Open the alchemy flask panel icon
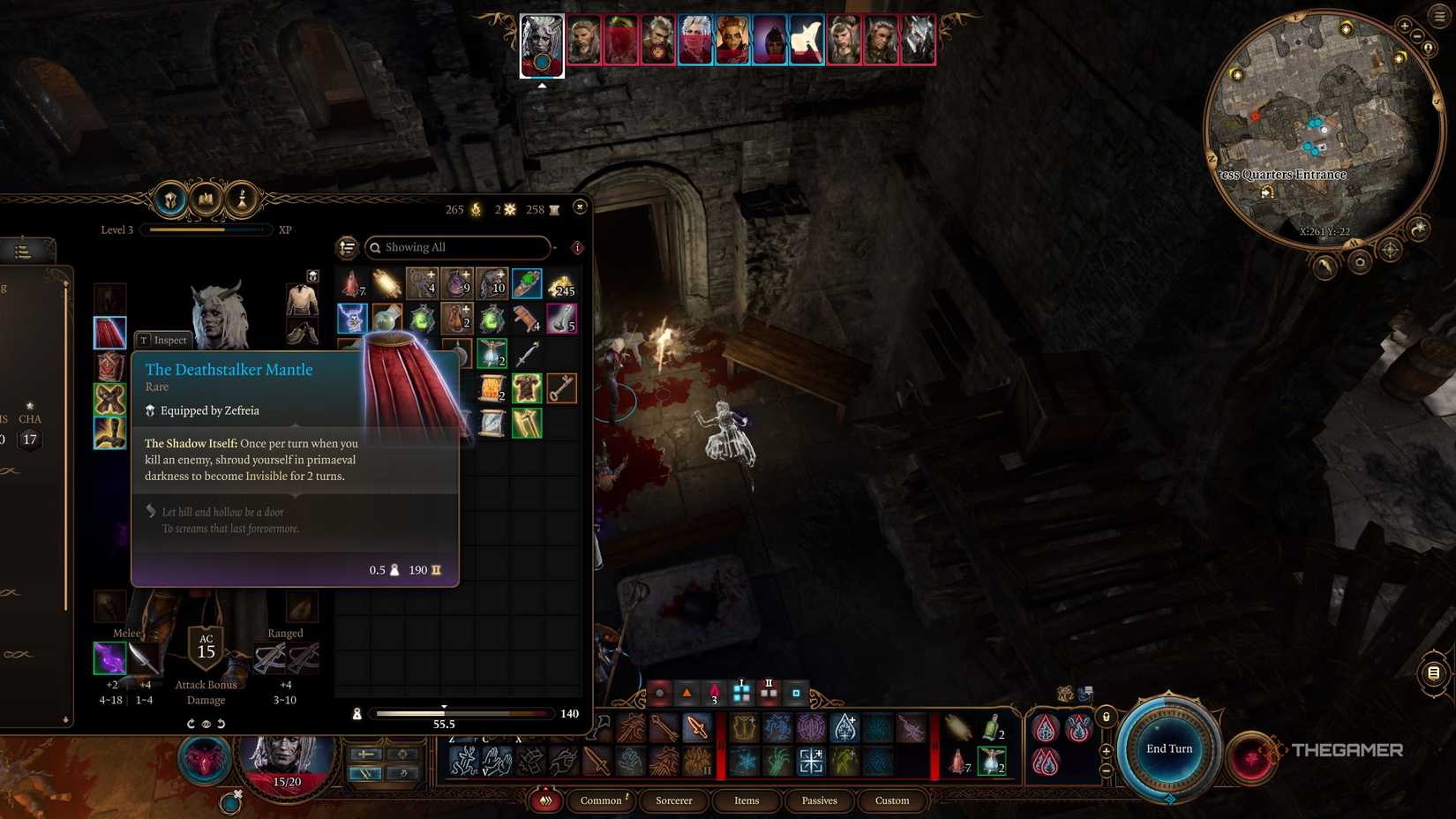This screenshot has width=1456, height=819. [x=241, y=199]
